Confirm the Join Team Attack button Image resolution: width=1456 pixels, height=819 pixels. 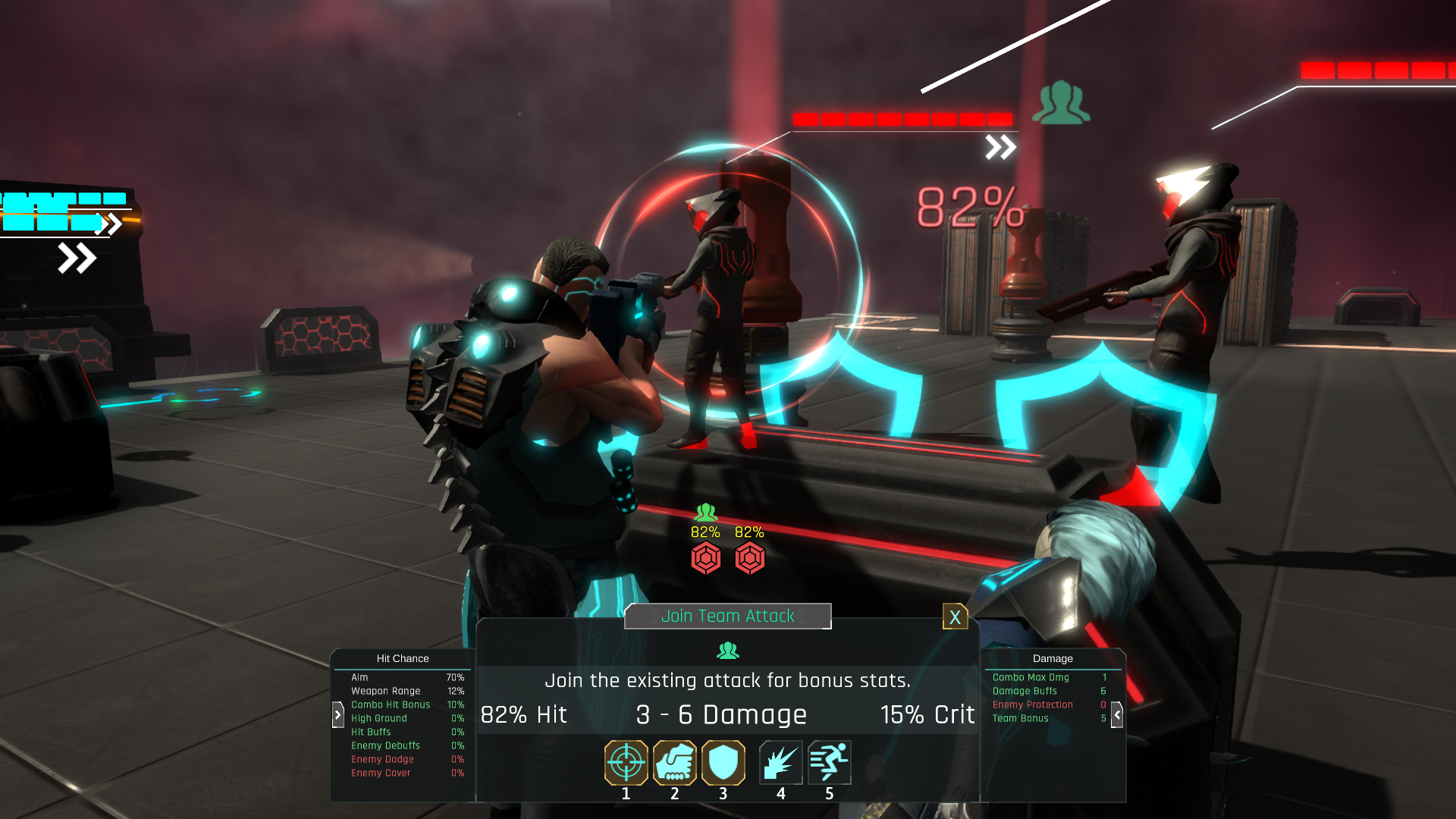(727, 616)
